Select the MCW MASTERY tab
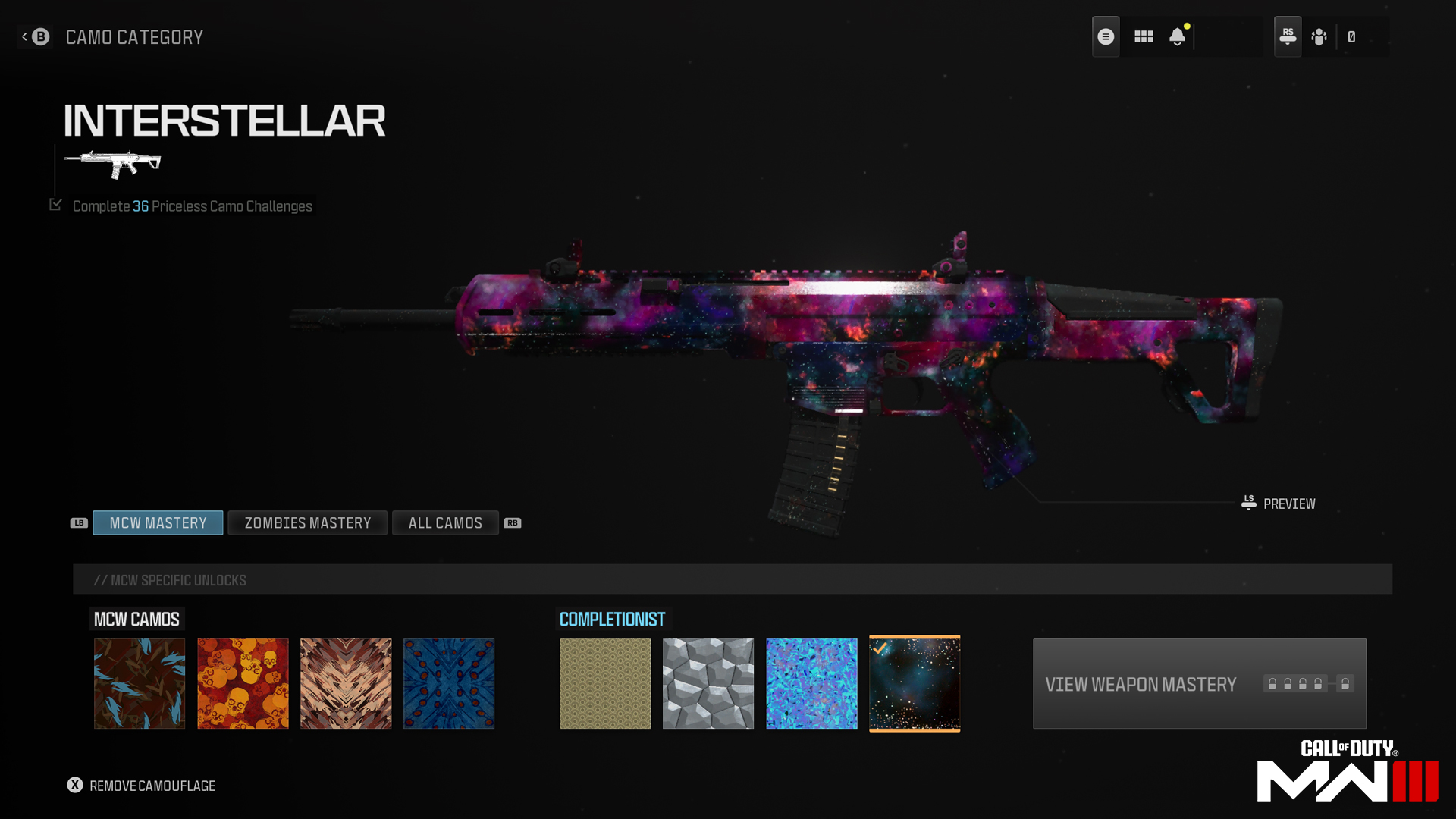Viewport: 1456px width, 819px height. 157,522
